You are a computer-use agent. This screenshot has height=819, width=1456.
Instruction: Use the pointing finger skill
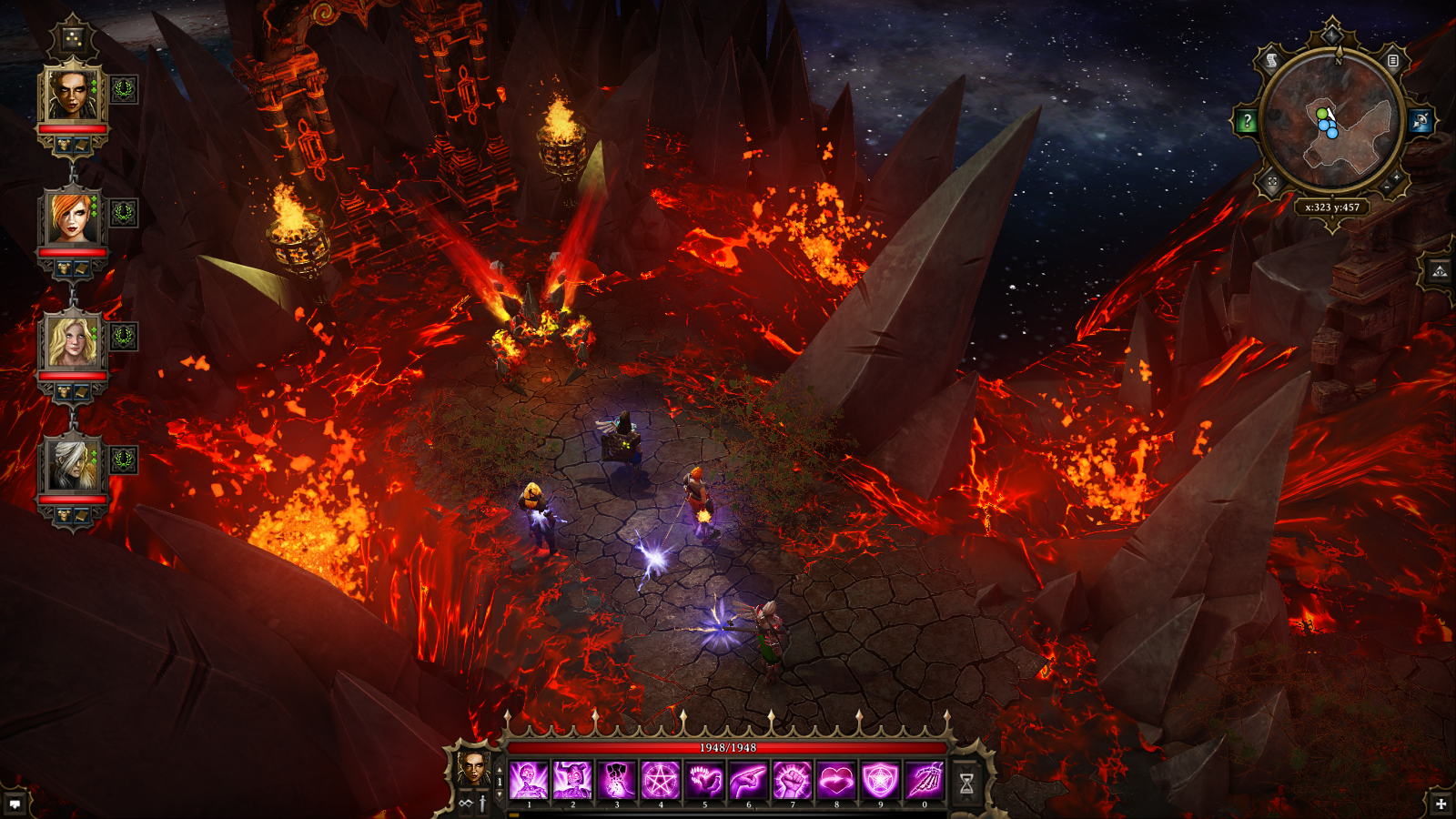click(x=748, y=781)
